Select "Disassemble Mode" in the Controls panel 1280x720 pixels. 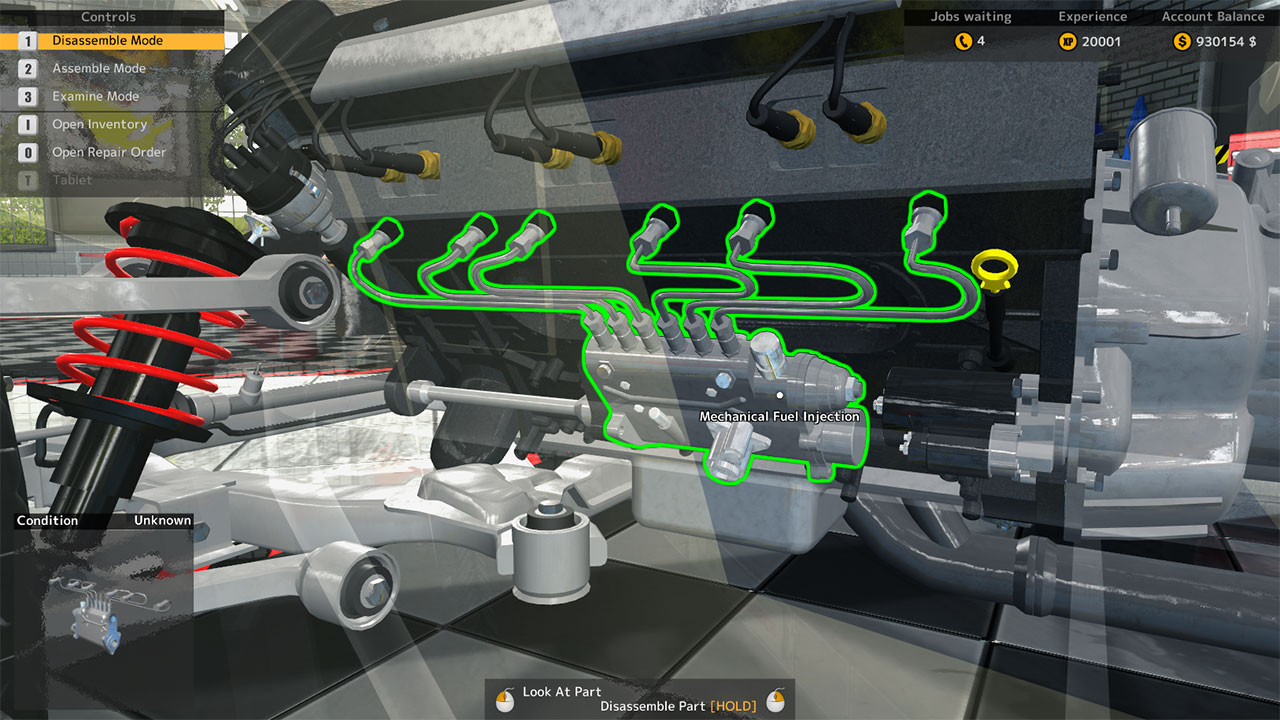pos(110,40)
